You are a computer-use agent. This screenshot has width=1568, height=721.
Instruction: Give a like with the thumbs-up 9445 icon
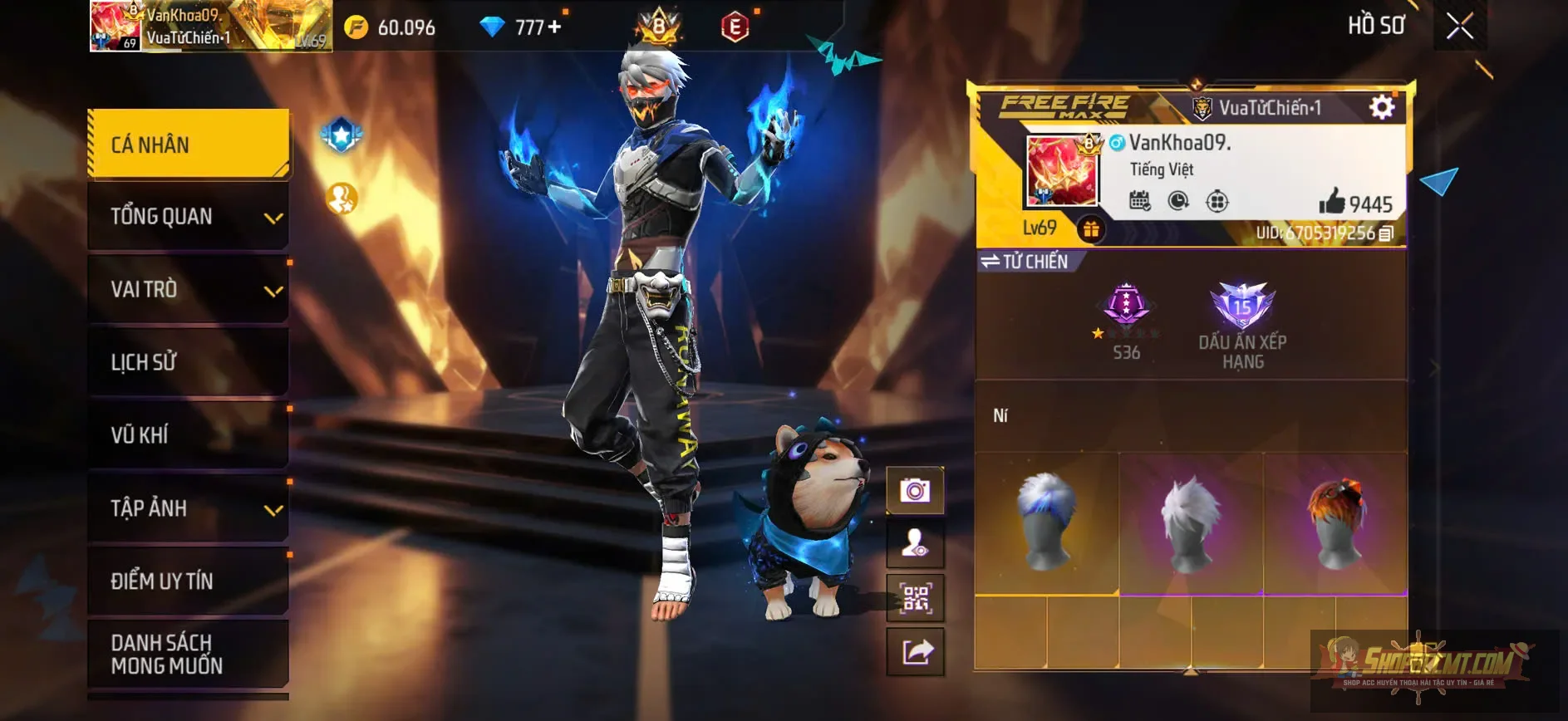pyautogui.click(x=1332, y=199)
